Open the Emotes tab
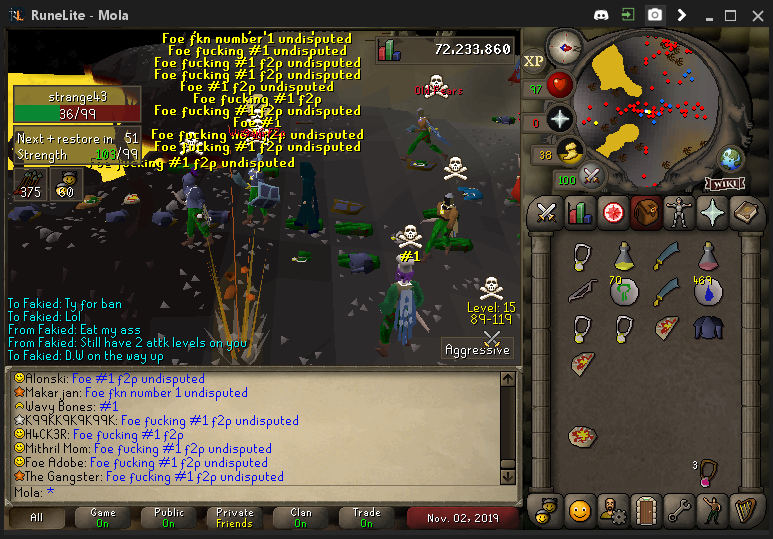773x539 pixels. 712,511
